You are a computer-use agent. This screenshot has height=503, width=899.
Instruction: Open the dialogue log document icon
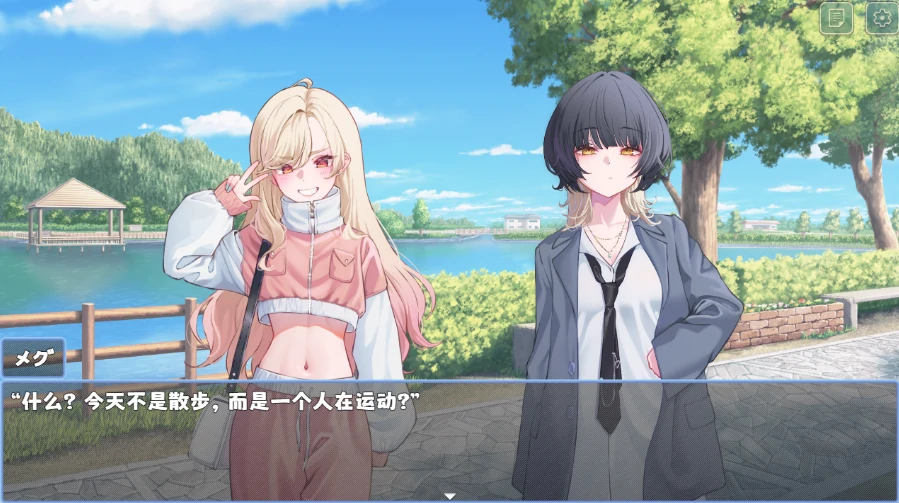pyautogui.click(x=836, y=17)
